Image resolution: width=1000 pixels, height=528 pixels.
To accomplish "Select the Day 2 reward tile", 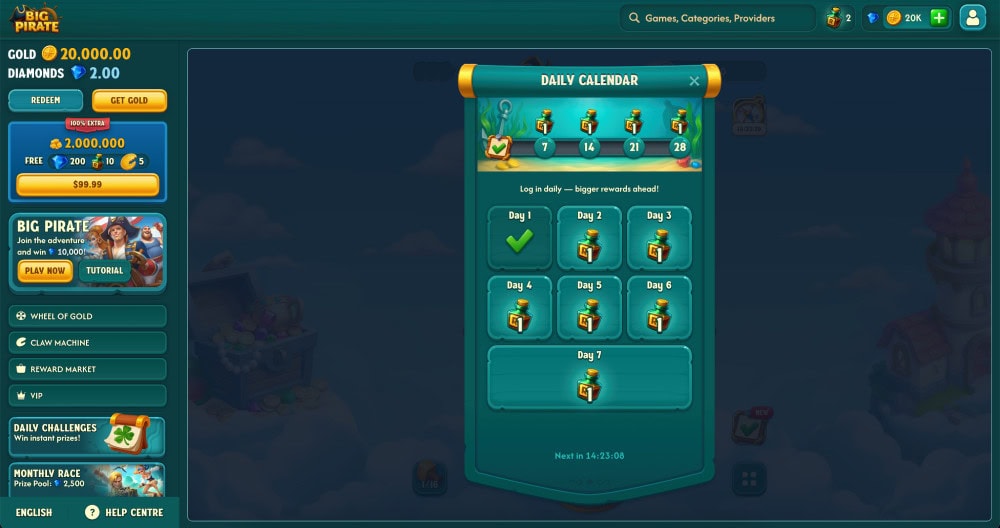I will (589, 238).
